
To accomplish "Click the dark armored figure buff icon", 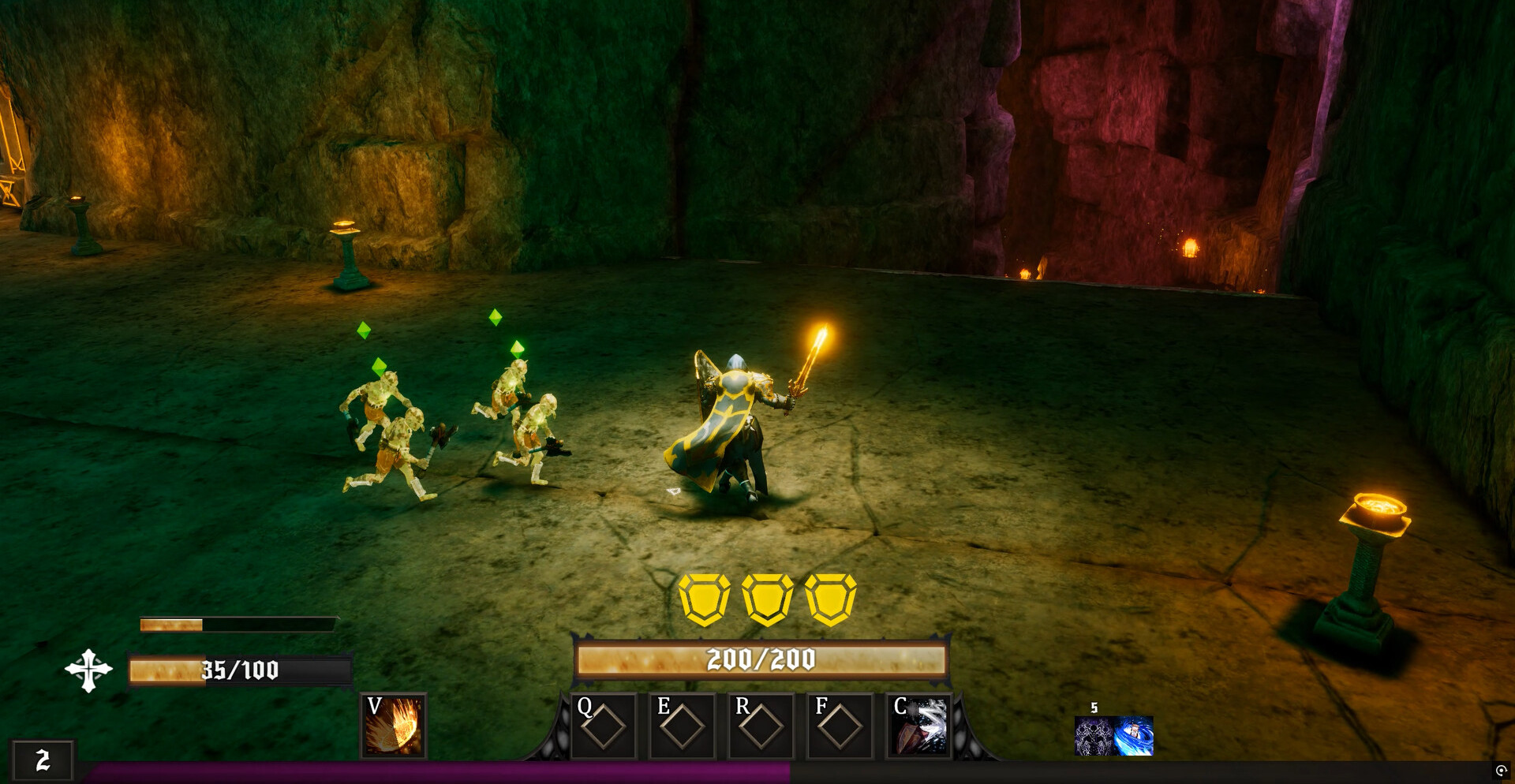I will click(x=1094, y=736).
